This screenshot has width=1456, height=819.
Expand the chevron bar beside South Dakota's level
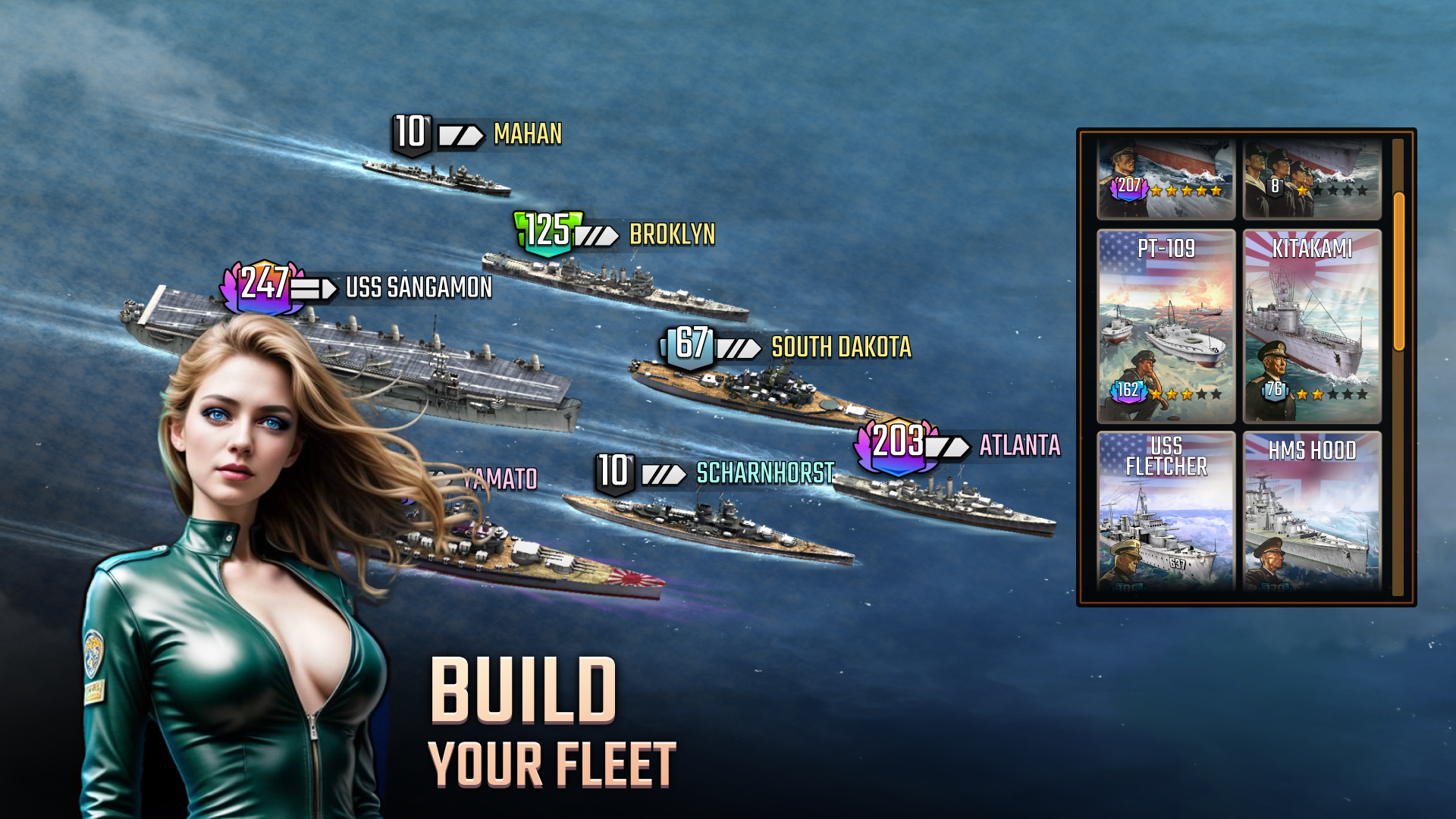point(738,350)
